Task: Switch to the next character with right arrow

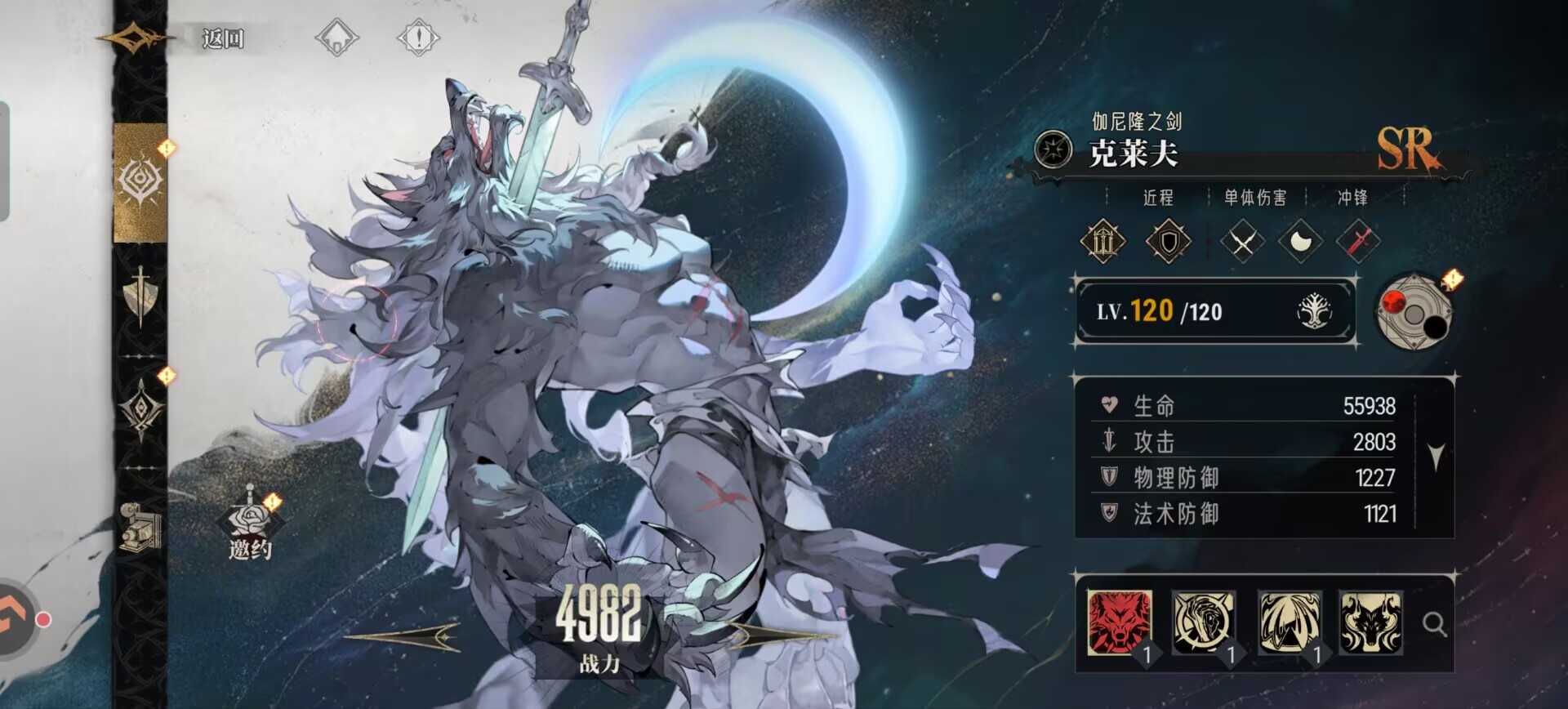Action: [x=784, y=635]
